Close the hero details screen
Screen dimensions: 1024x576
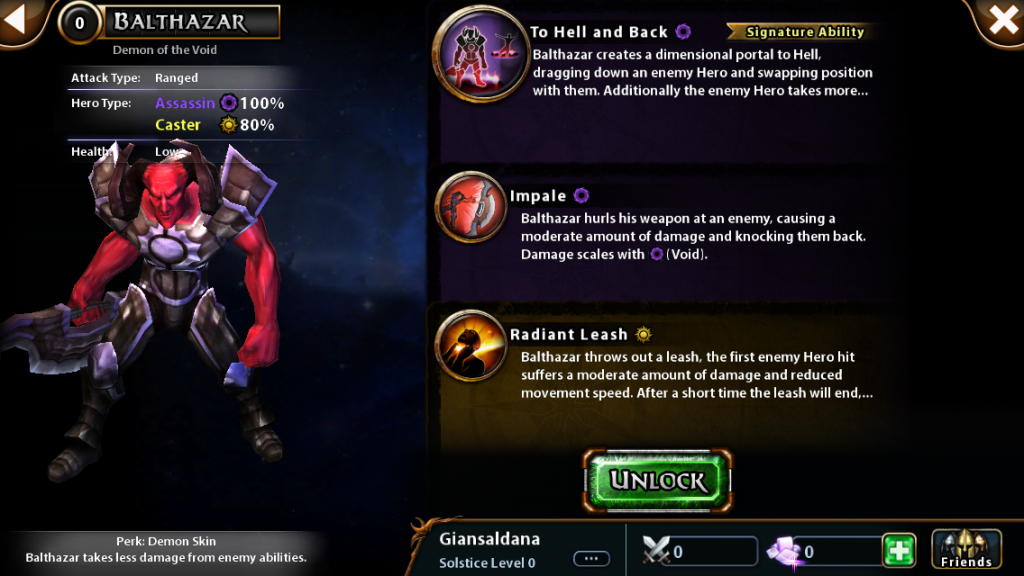(x=1002, y=21)
